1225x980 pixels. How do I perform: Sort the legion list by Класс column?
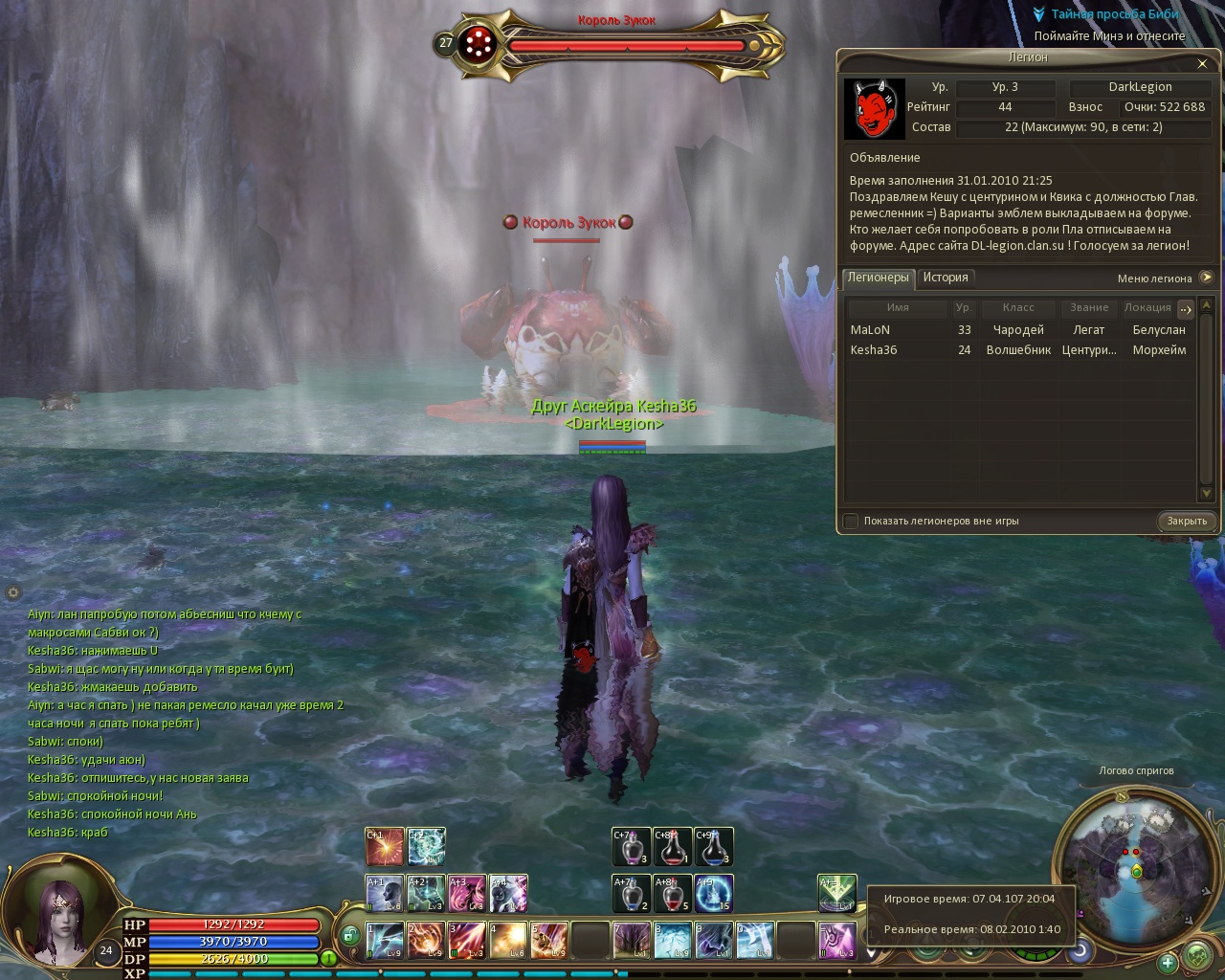coord(1018,308)
